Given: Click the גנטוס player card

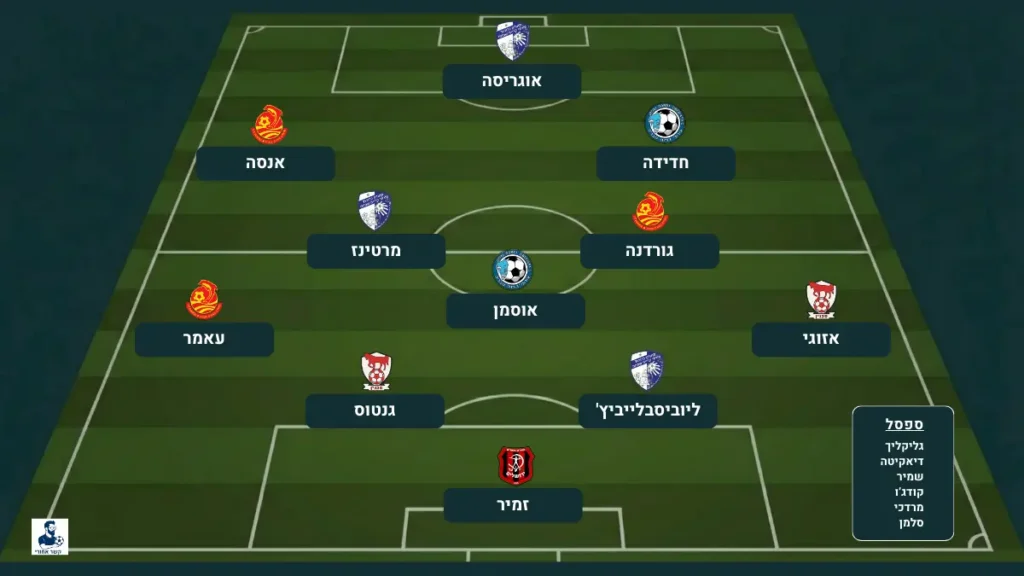Looking at the screenshot, I should (x=375, y=411).
